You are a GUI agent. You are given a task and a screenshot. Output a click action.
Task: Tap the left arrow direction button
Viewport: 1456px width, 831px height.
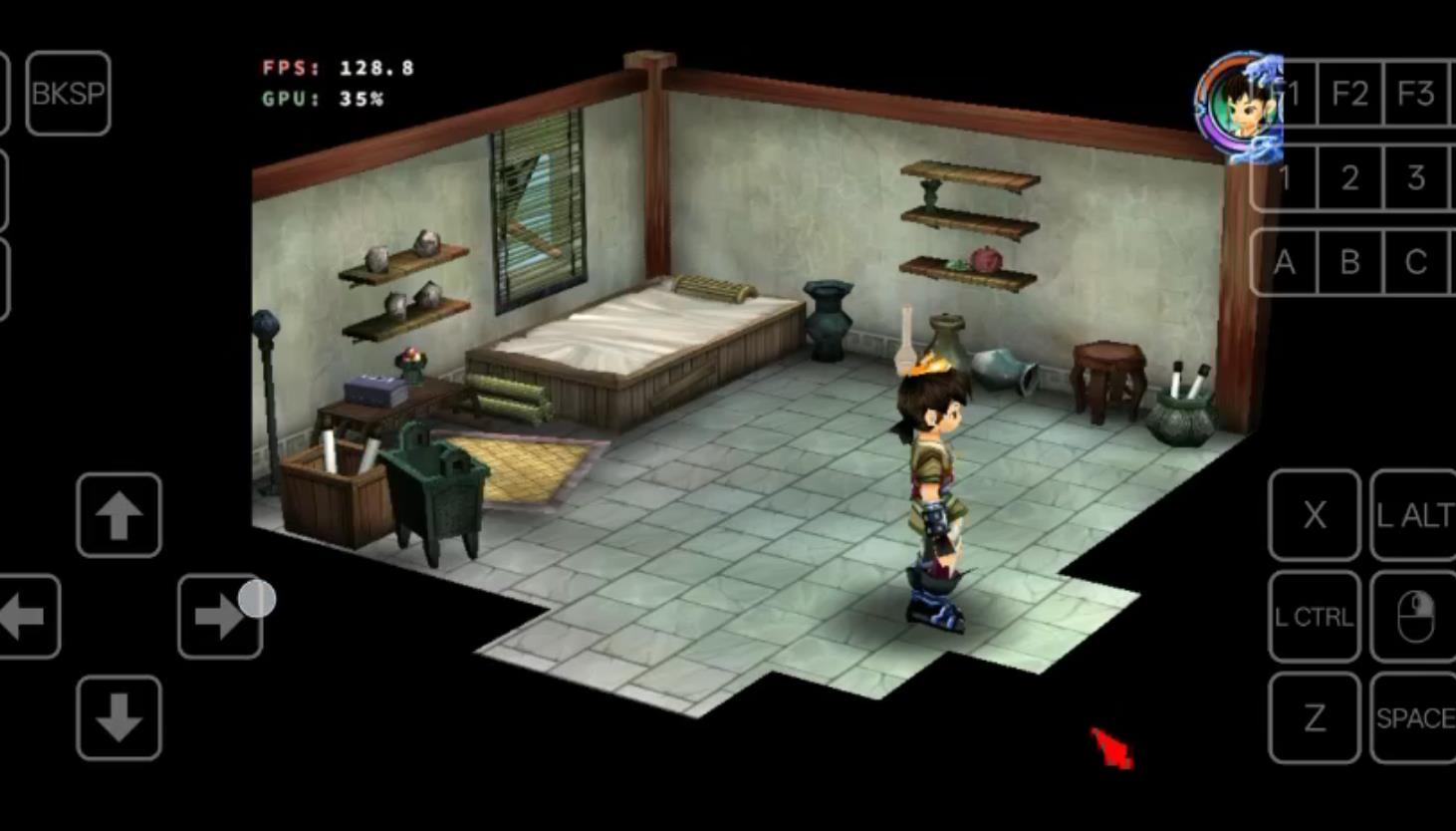click(27, 617)
